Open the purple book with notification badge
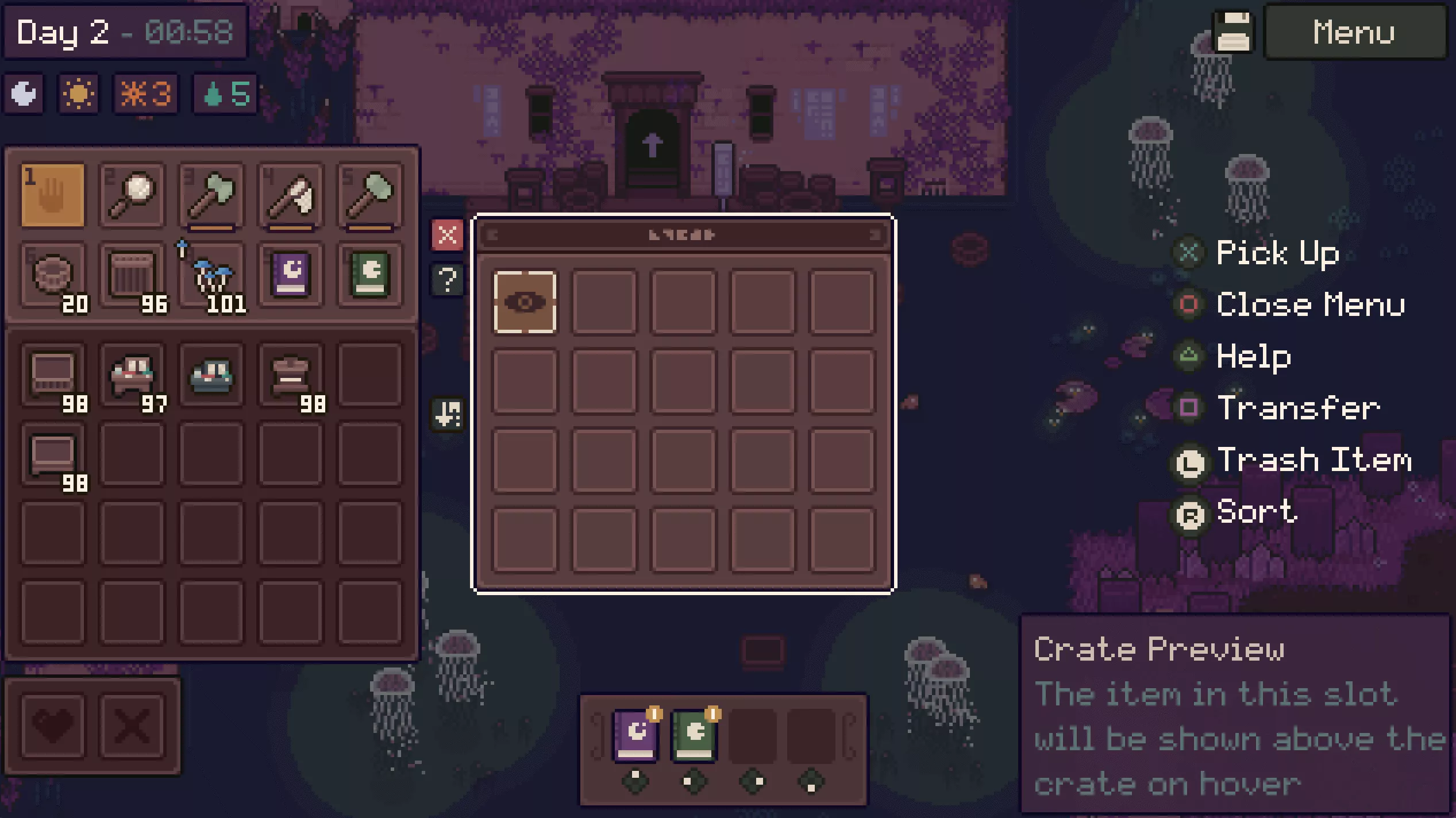This screenshot has height=818, width=1456. (635, 734)
